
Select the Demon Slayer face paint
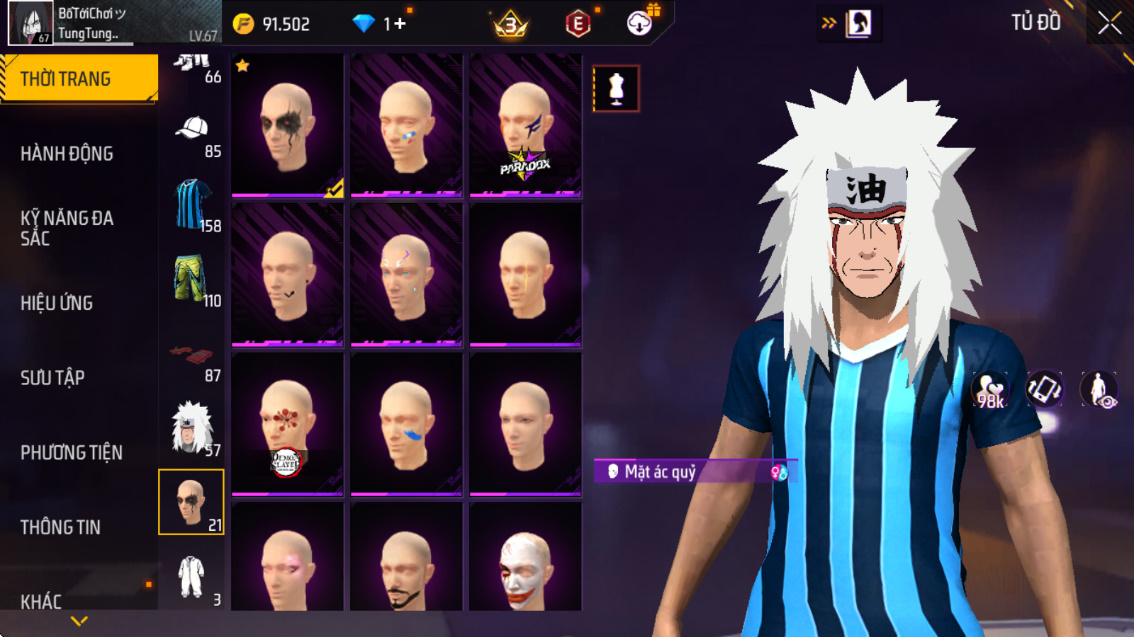click(x=288, y=423)
